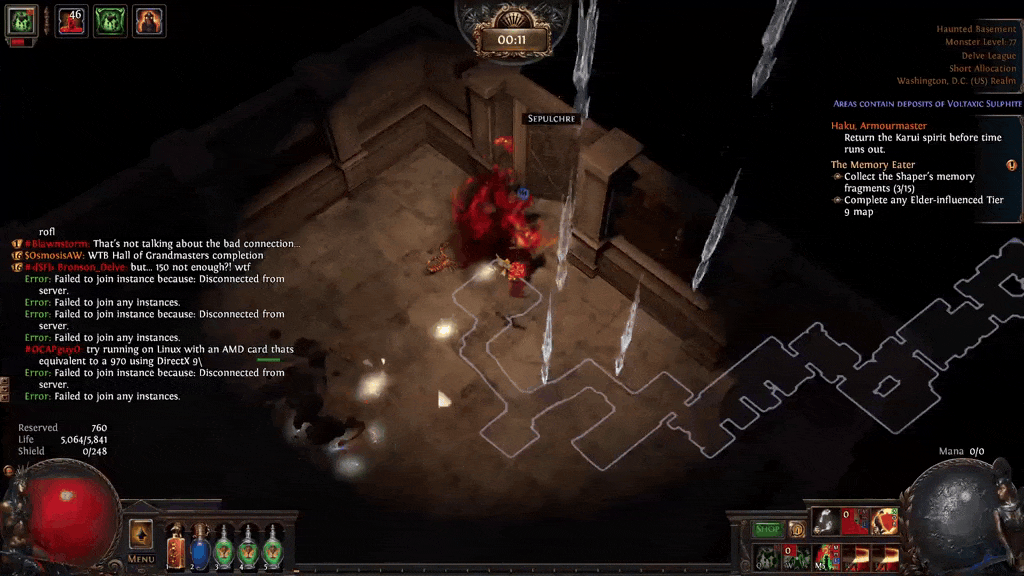Use the red flask in slot 1

pyautogui.click(x=176, y=546)
